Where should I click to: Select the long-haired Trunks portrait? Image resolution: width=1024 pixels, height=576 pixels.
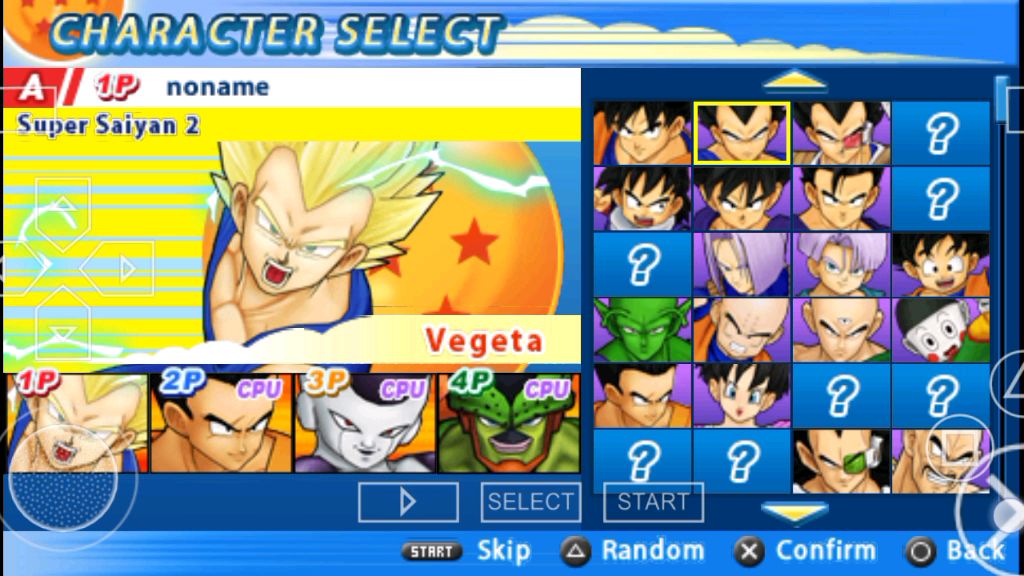[742, 264]
